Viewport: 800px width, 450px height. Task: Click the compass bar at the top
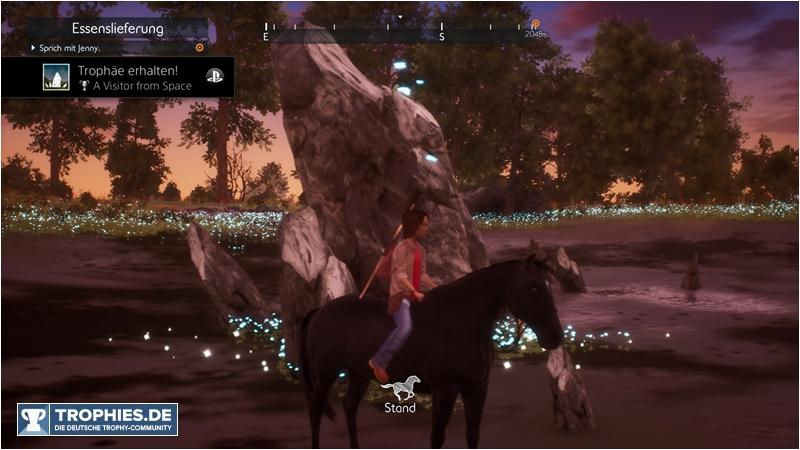point(400,32)
